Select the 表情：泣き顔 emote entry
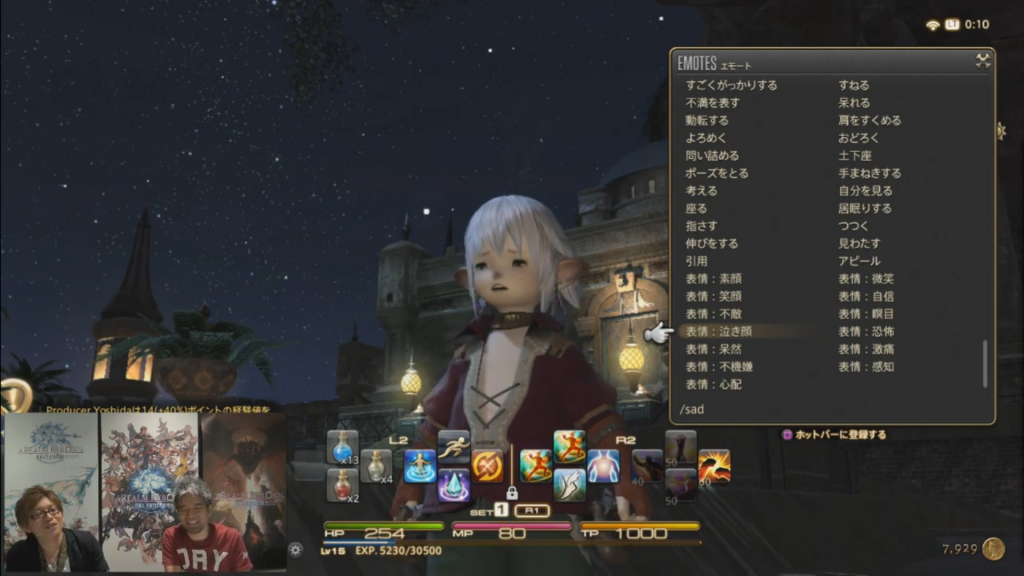1024x576 pixels. click(718, 331)
